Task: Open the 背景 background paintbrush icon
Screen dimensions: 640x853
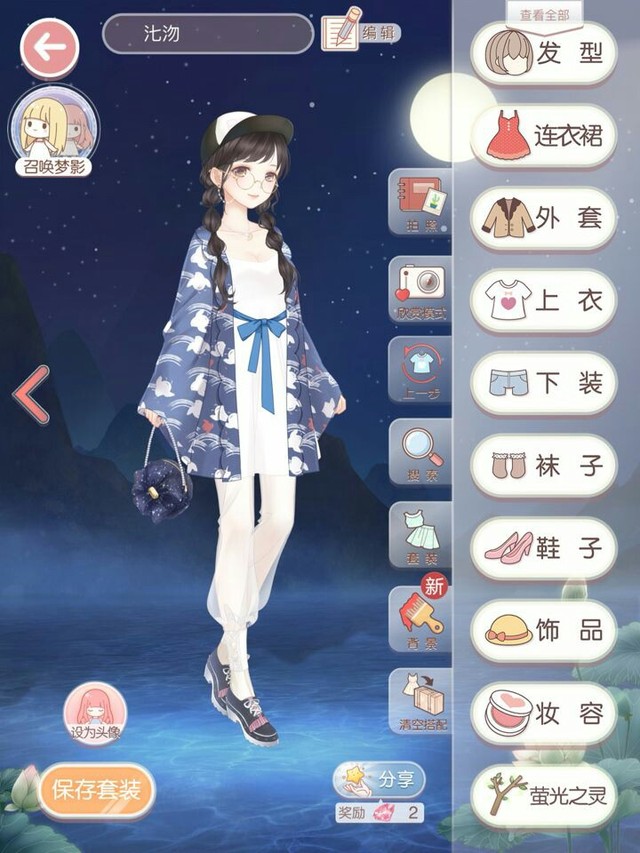Action: [x=420, y=620]
